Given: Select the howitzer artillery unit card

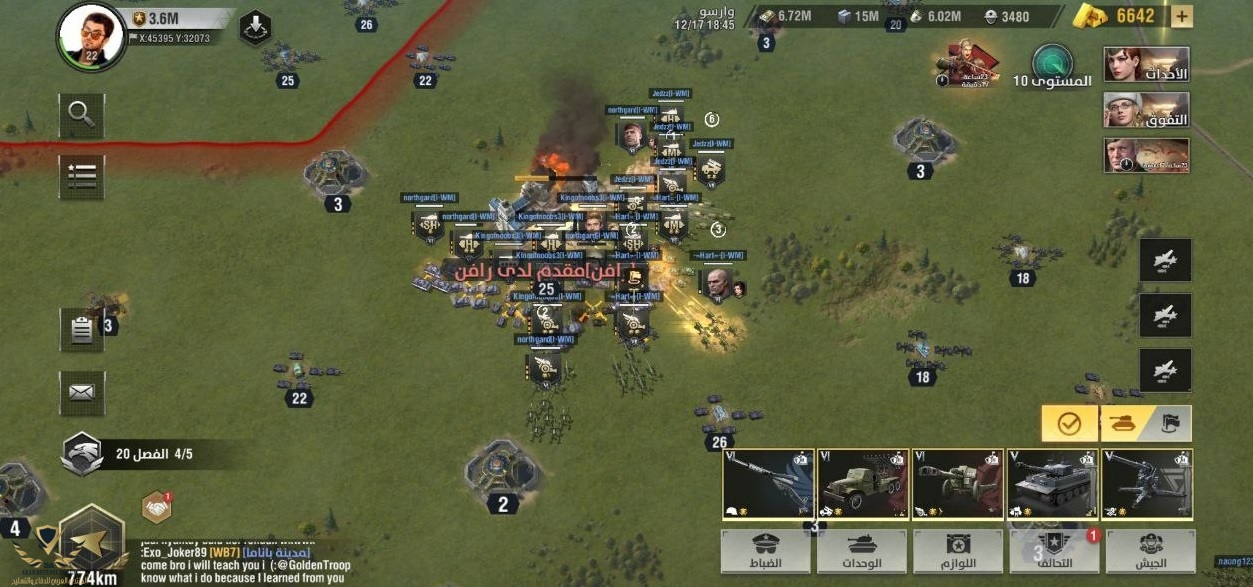Looking at the screenshot, I should point(957,484).
